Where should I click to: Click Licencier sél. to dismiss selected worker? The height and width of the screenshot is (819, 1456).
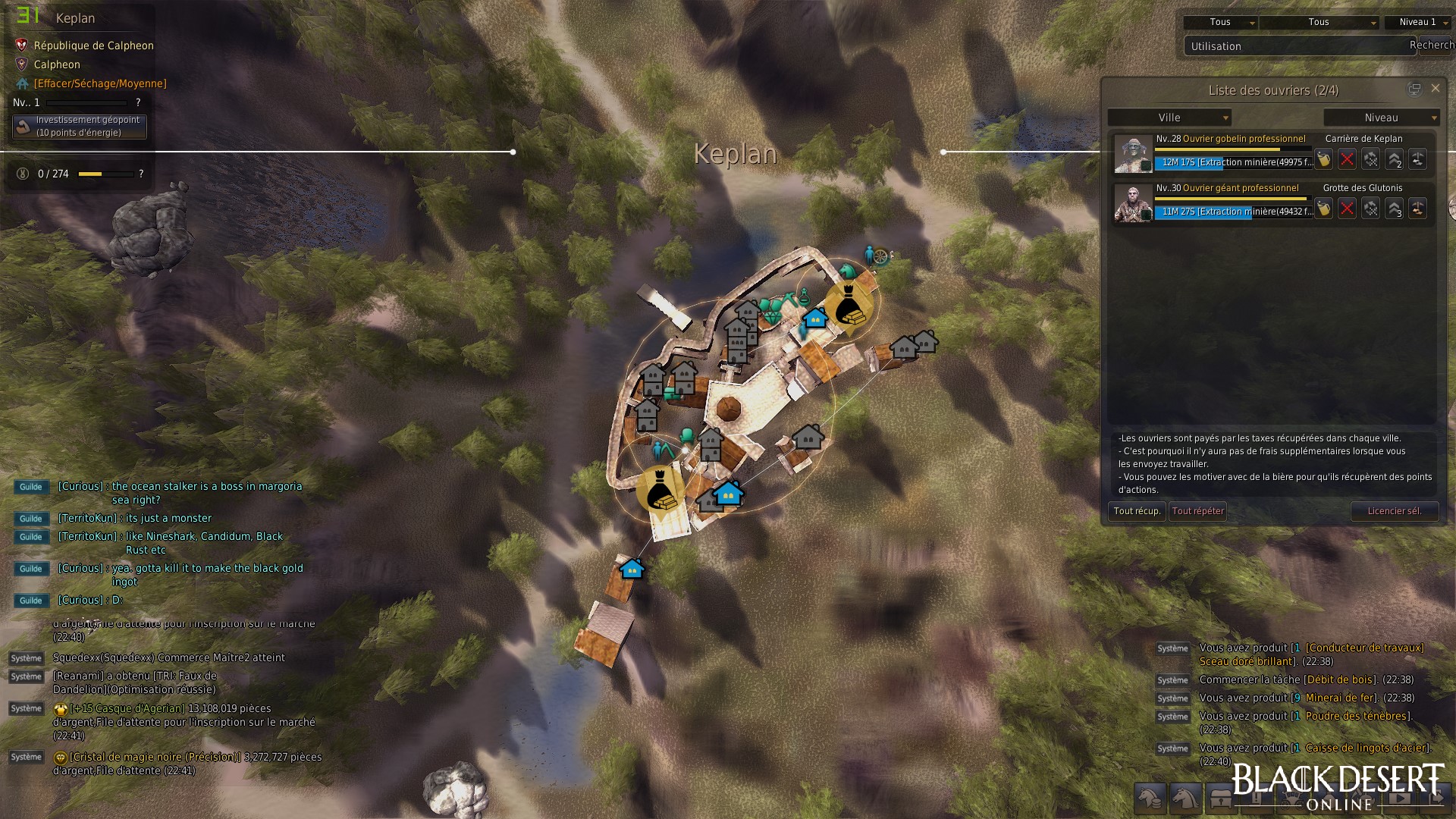(x=1394, y=511)
